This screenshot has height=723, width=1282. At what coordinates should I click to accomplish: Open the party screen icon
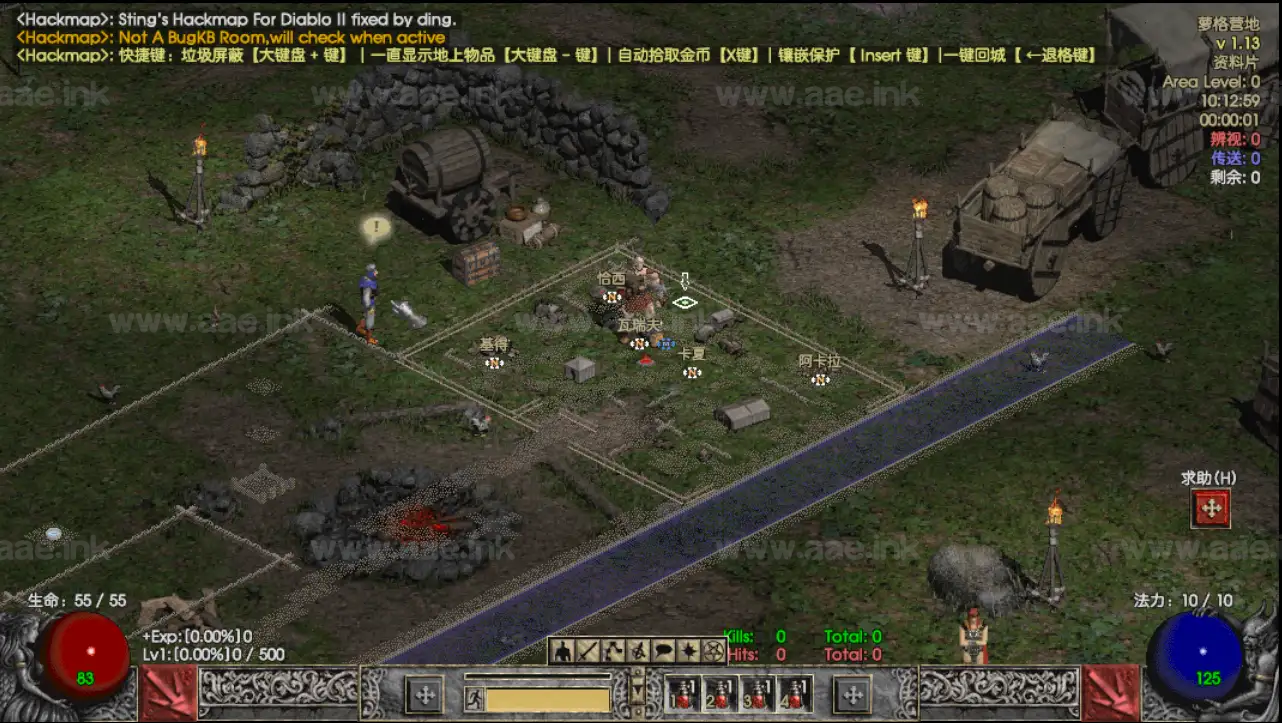coord(638,651)
